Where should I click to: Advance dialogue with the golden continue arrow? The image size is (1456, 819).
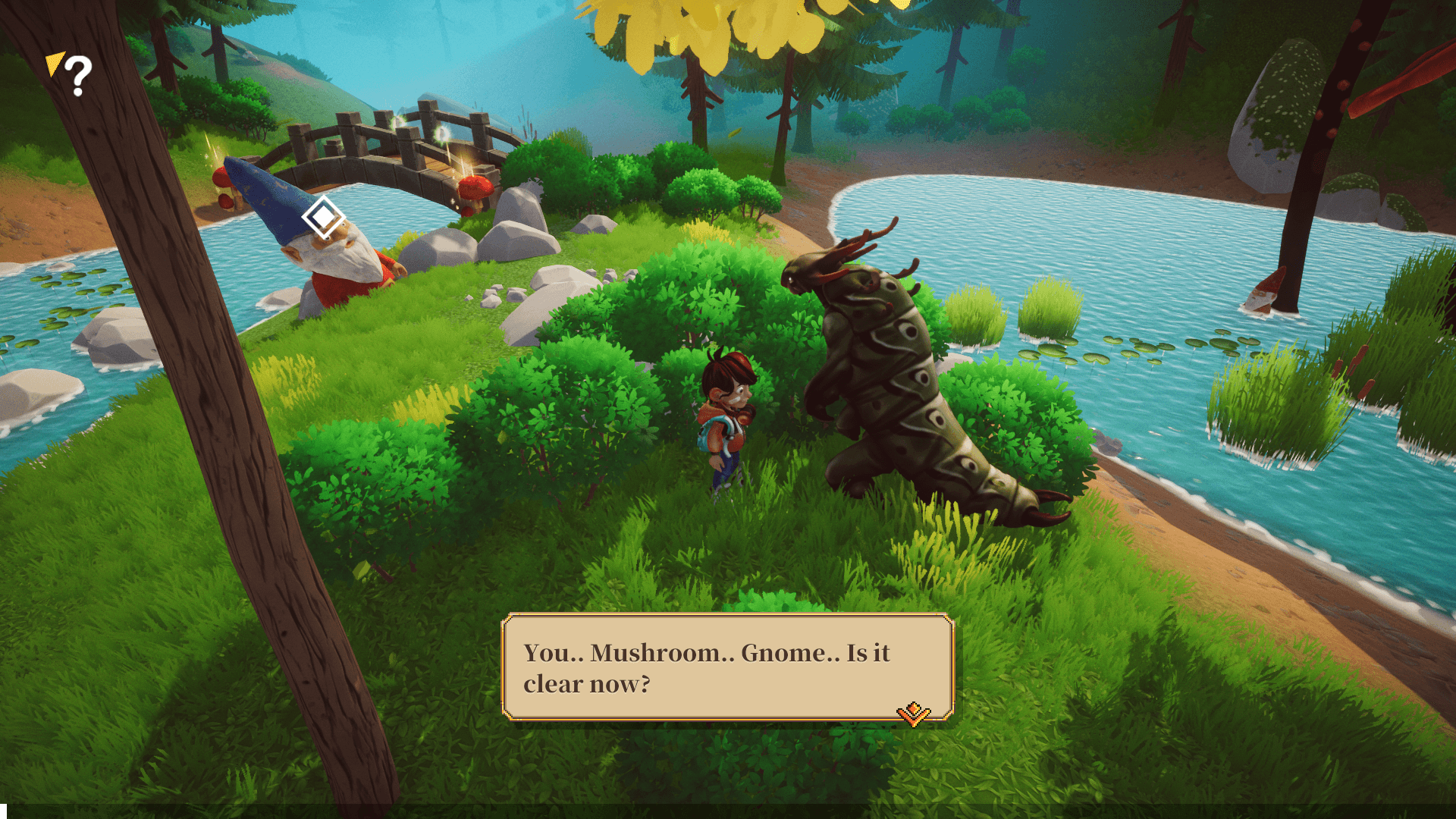pyautogui.click(x=913, y=714)
